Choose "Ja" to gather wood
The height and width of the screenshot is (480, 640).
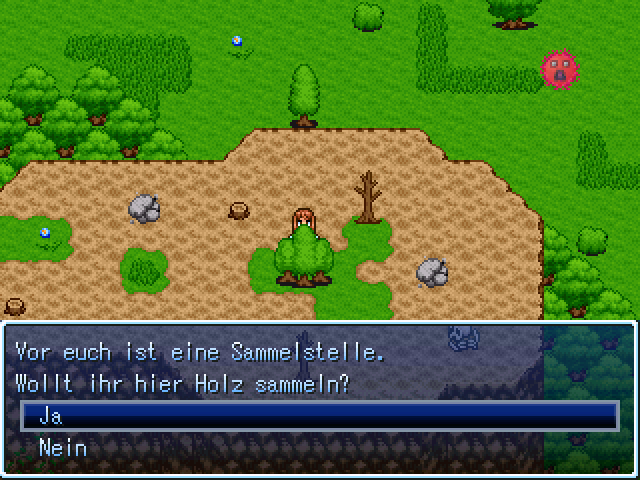tap(51, 416)
